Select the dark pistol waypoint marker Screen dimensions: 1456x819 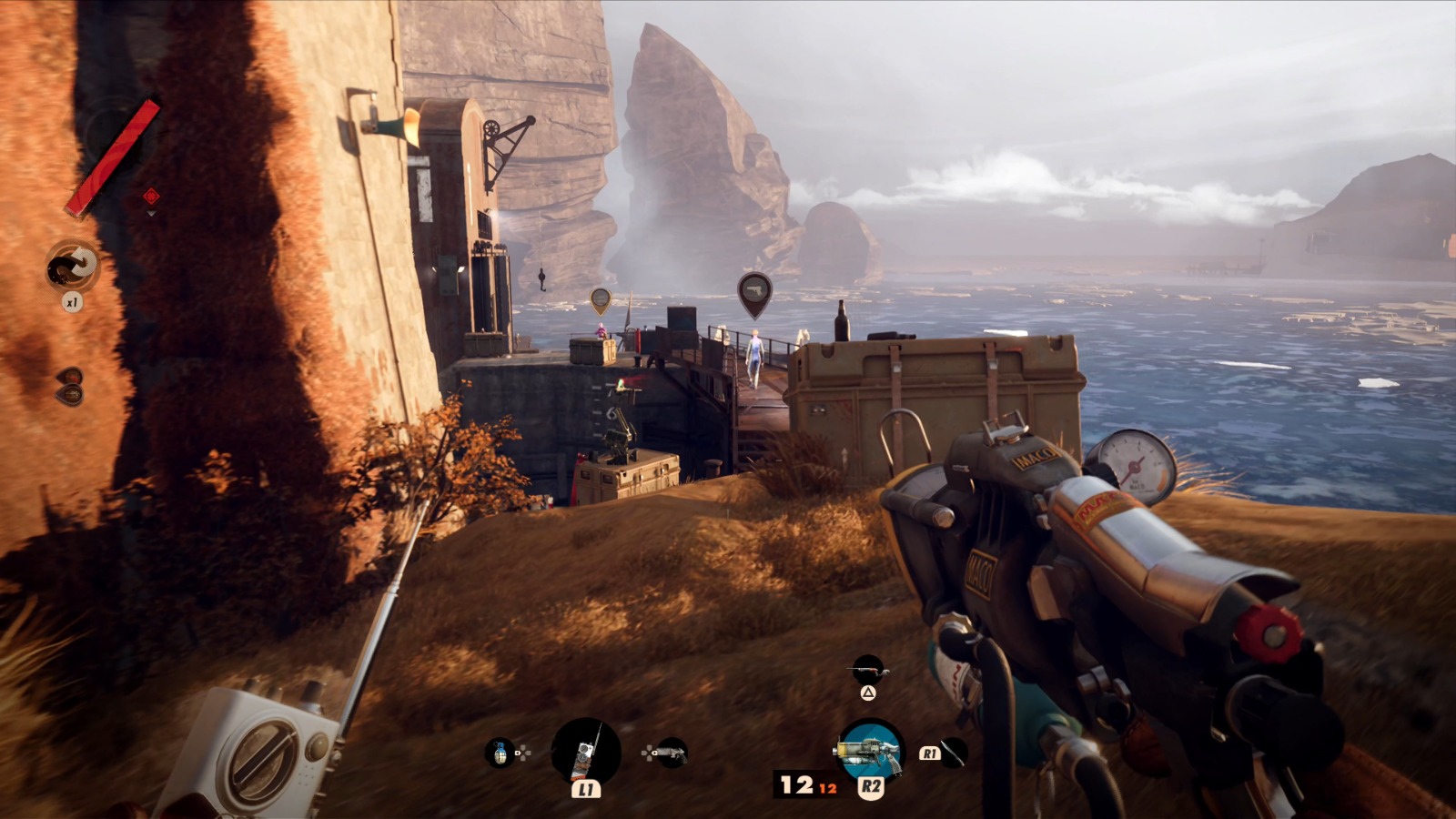(x=753, y=292)
